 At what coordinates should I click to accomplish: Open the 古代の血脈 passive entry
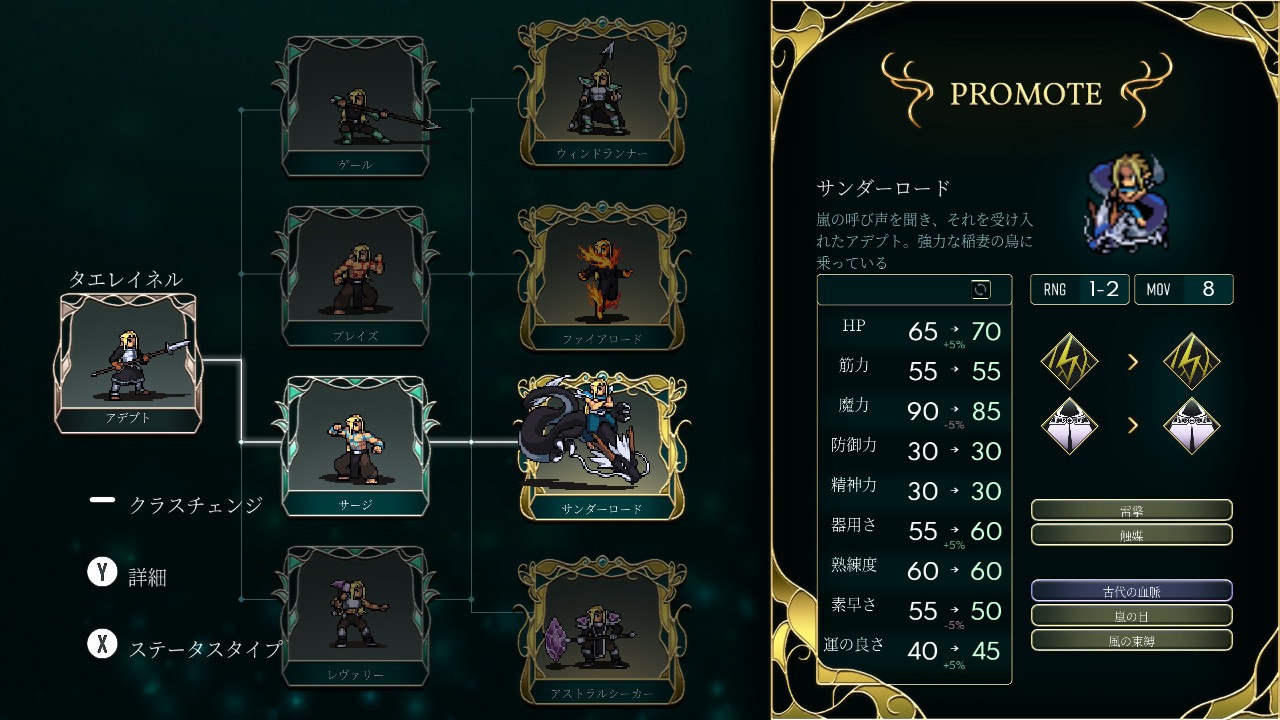1131,591
